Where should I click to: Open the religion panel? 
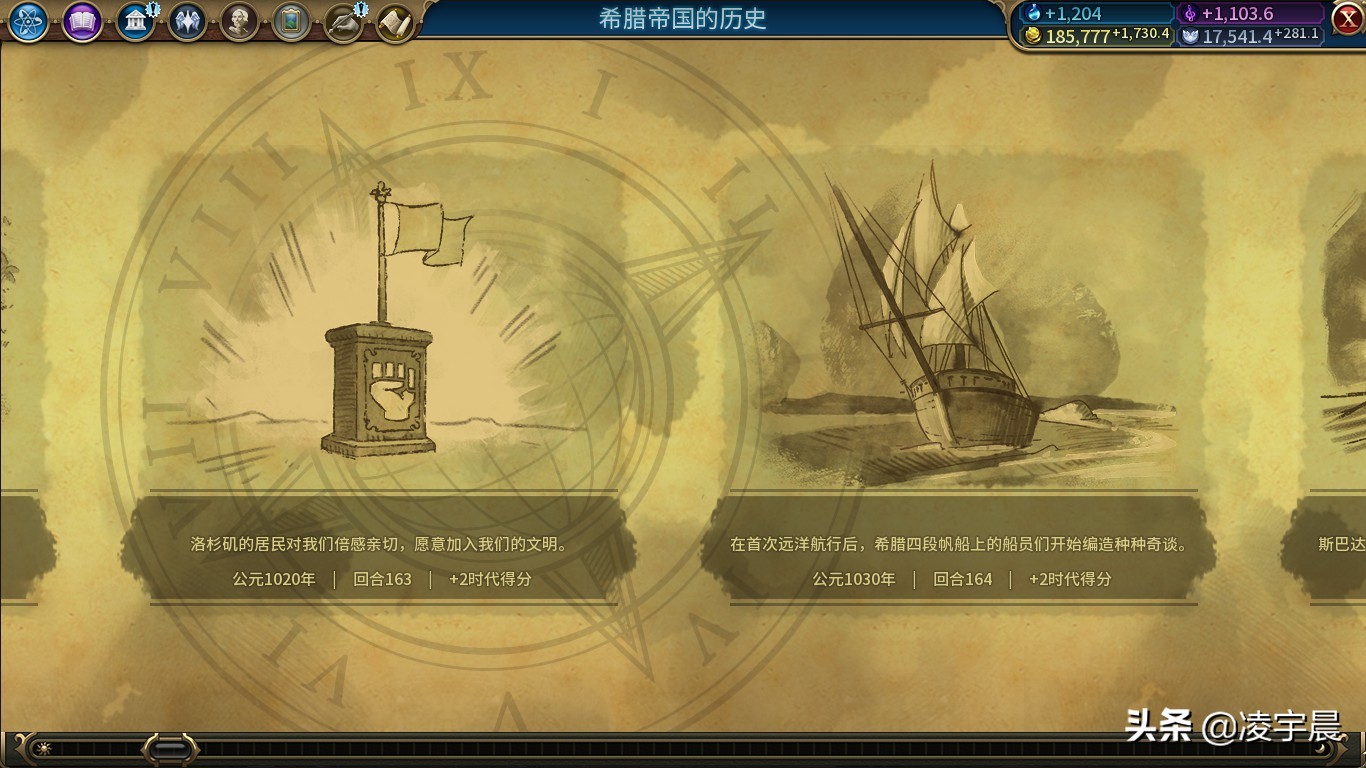(x=190, y=21)
